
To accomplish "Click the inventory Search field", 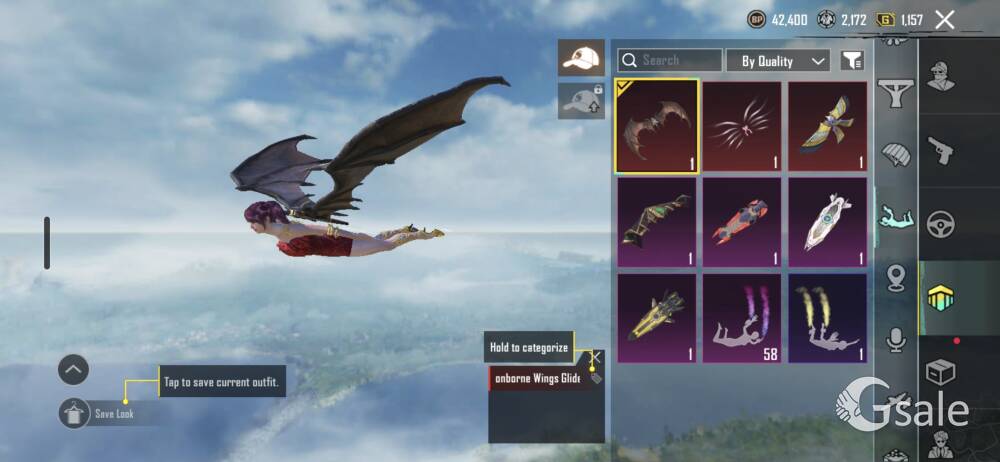I will [x=670, y=61].
